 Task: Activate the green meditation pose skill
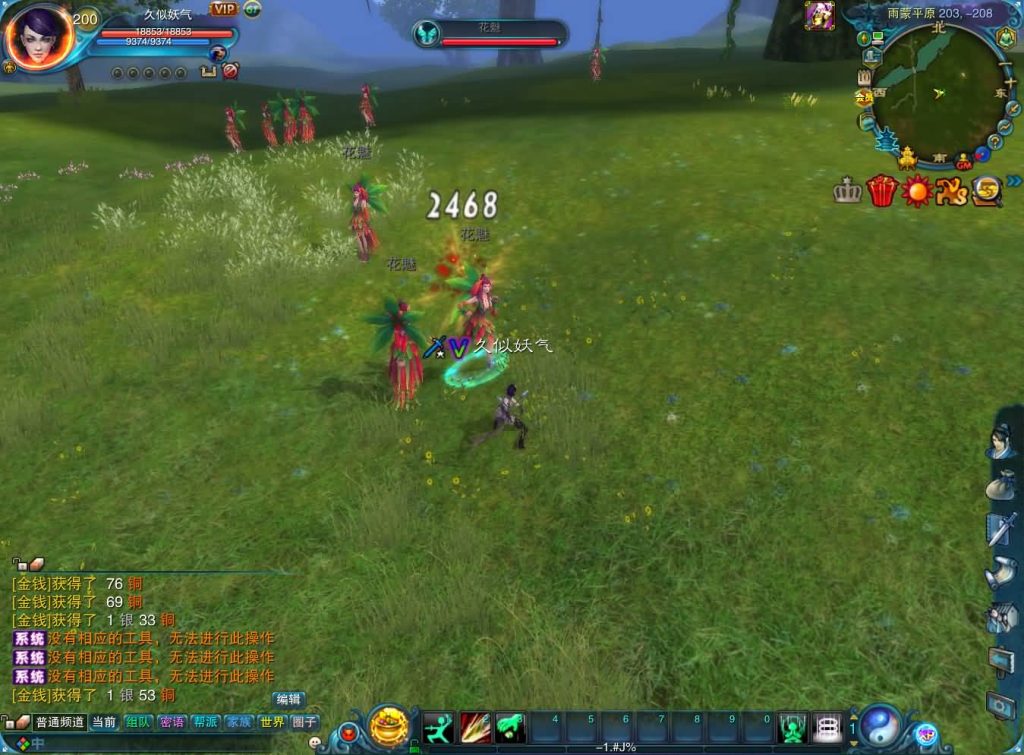(792, 727)
